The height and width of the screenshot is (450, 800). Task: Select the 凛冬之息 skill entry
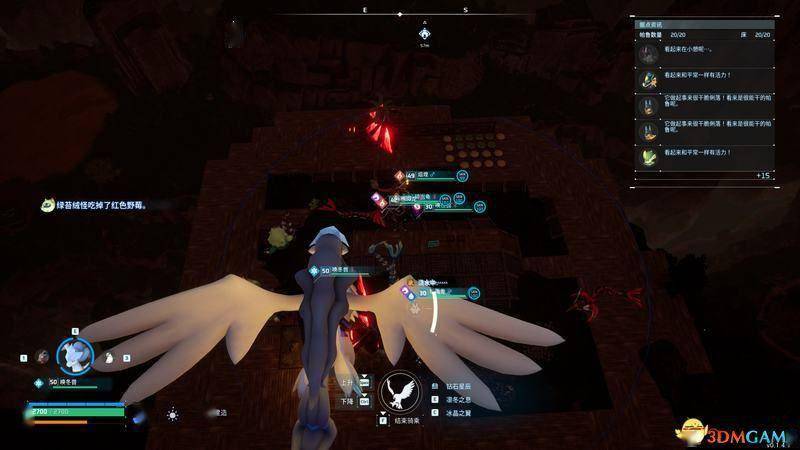pyautogui.click(x=459, y=398)
